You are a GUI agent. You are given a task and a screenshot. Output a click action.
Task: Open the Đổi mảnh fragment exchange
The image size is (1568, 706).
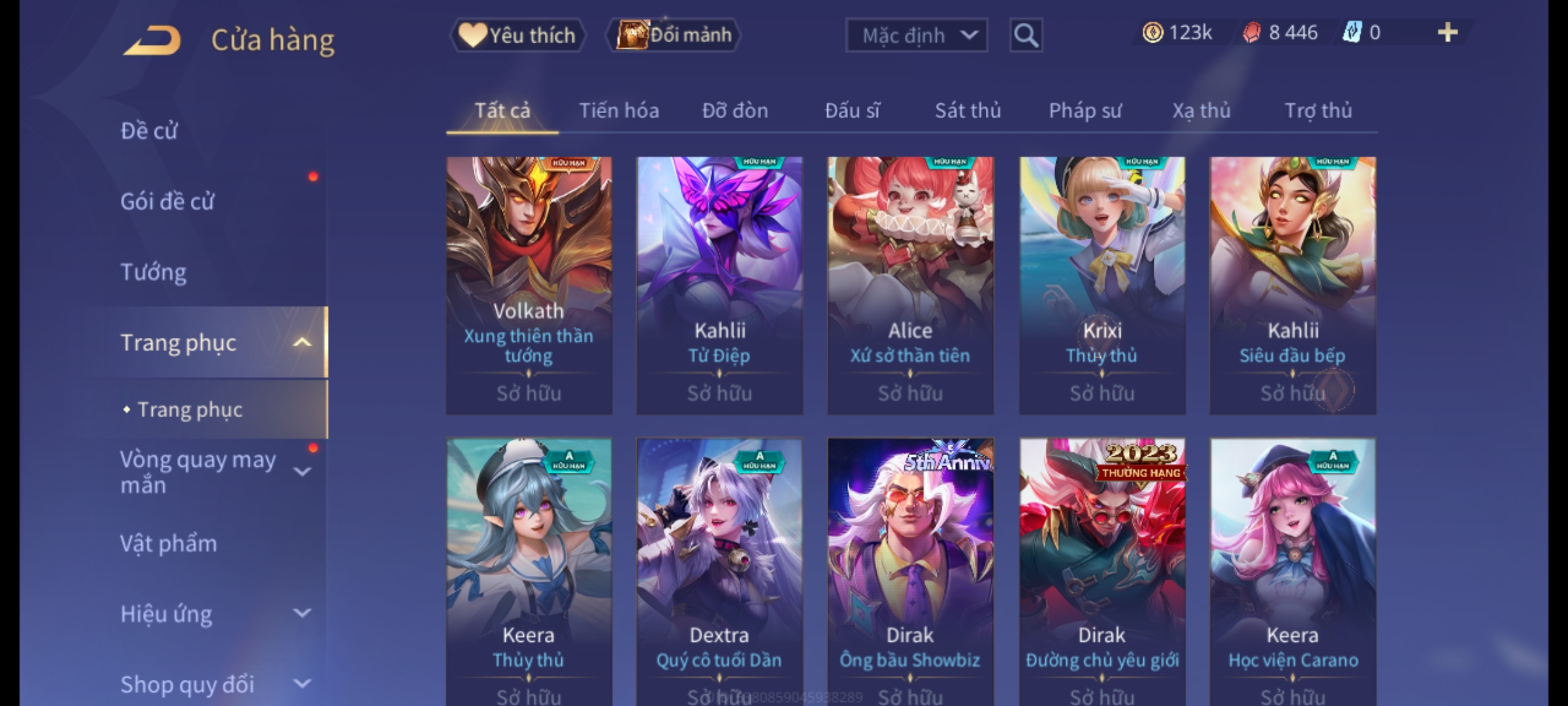674,35
